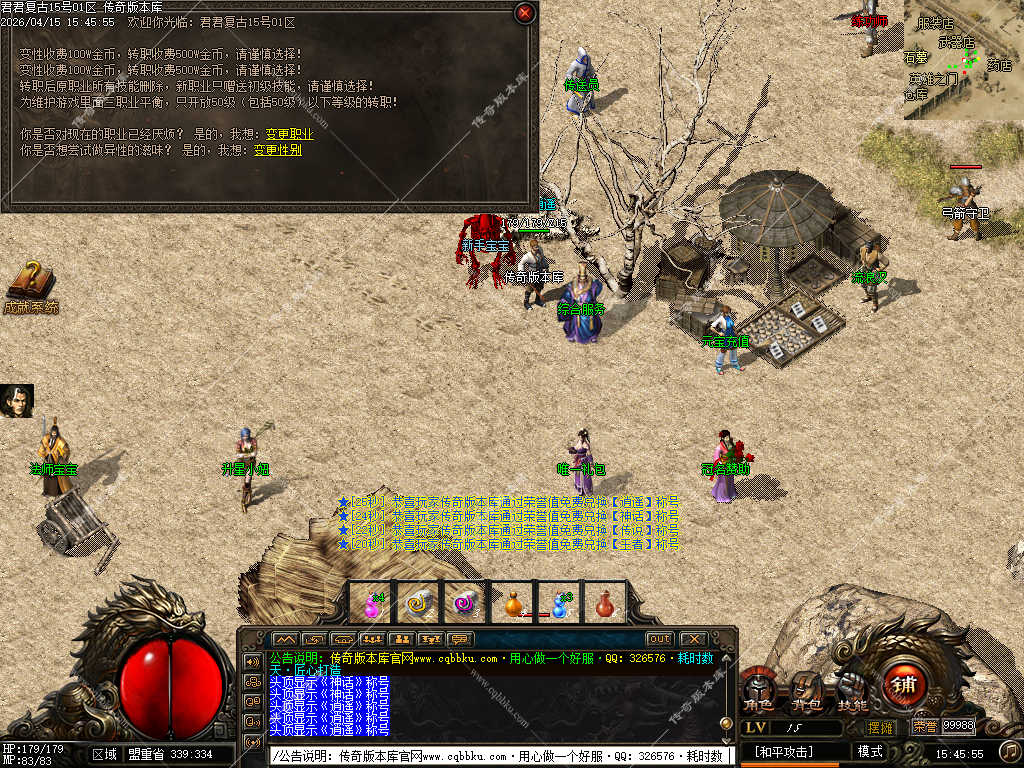Click the character portrait on the left edge
The height and width of the screenshot is (768, 1024).
(16, 401)
